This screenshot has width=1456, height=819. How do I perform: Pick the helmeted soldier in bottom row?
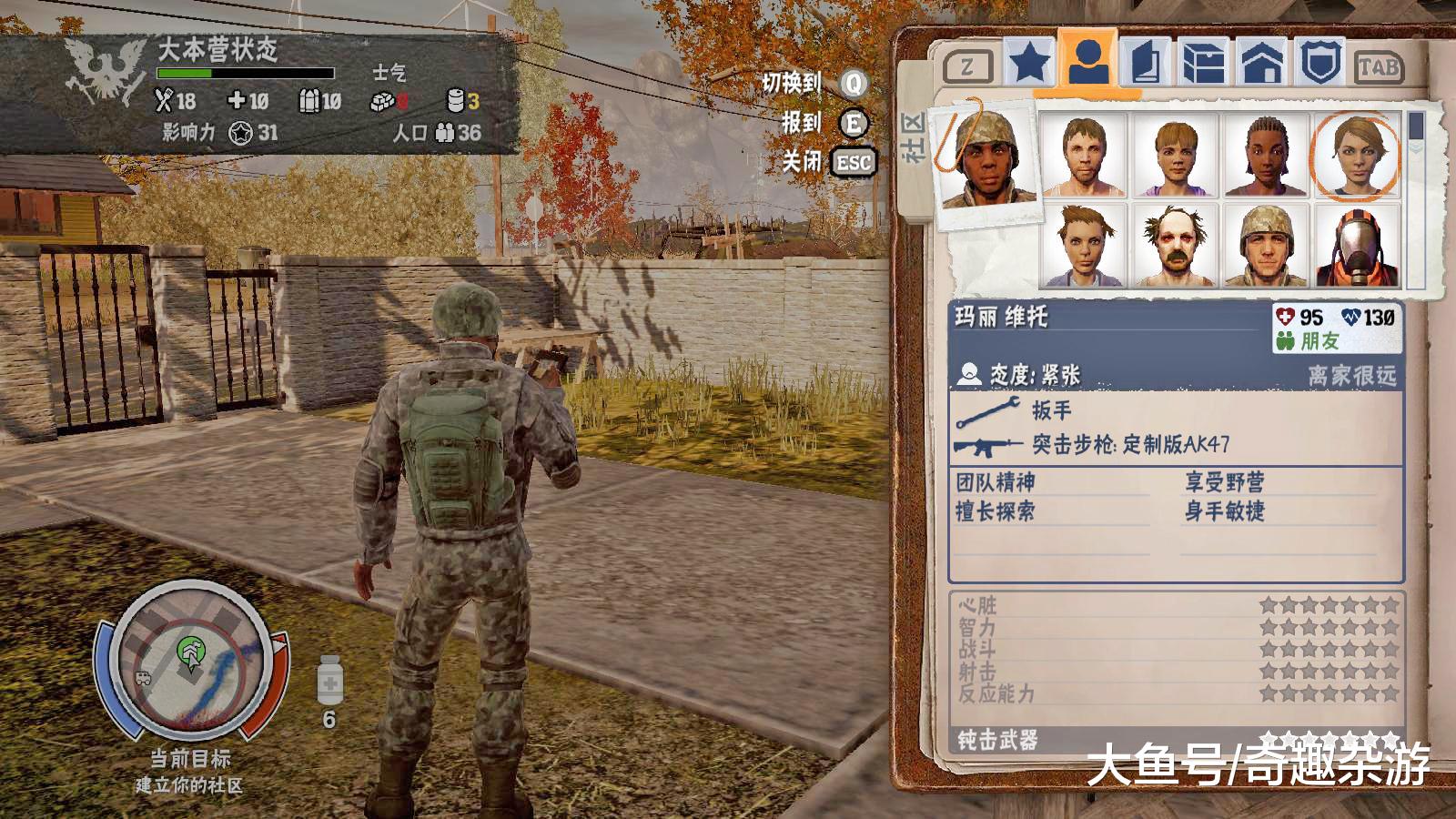coord(1265,245)
